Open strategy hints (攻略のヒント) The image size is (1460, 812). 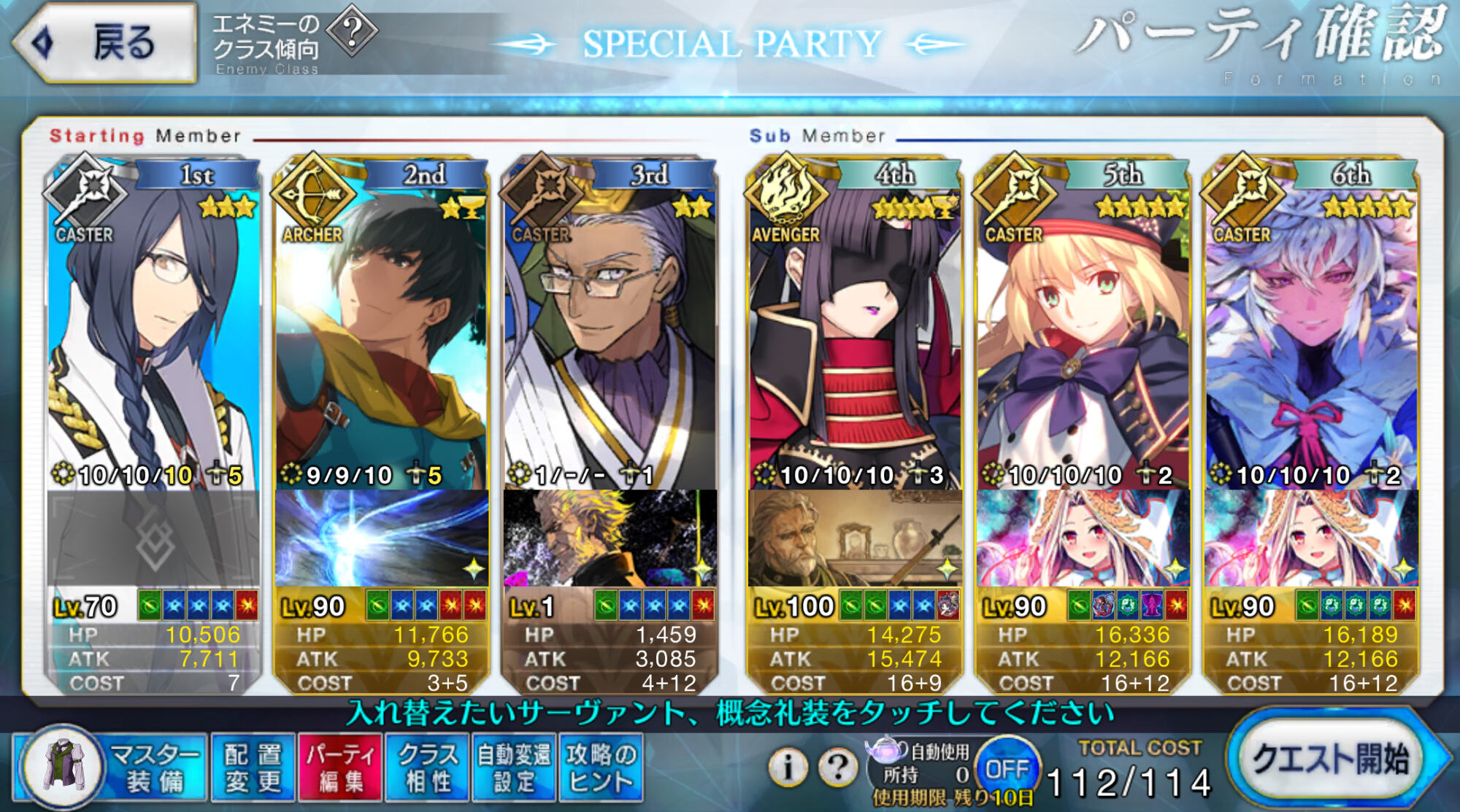tap(601, 767)
